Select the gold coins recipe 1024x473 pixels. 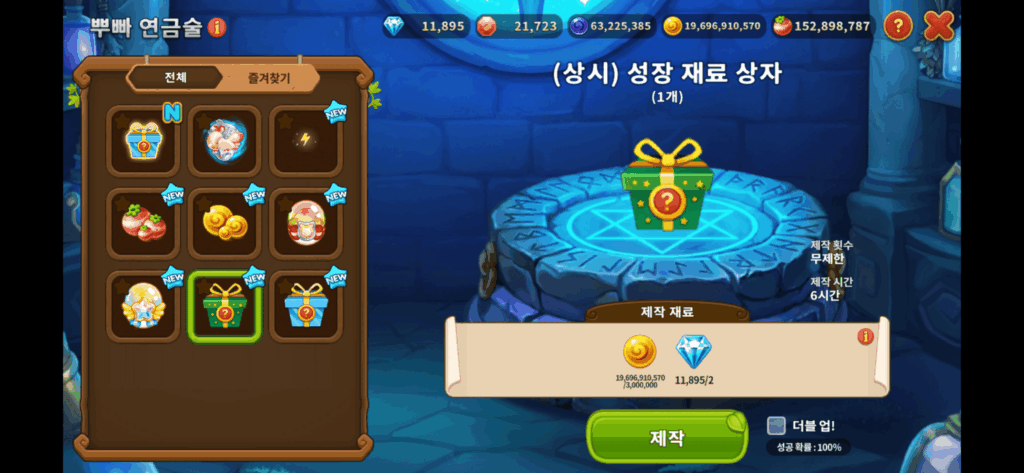click(x=225, y=224)
